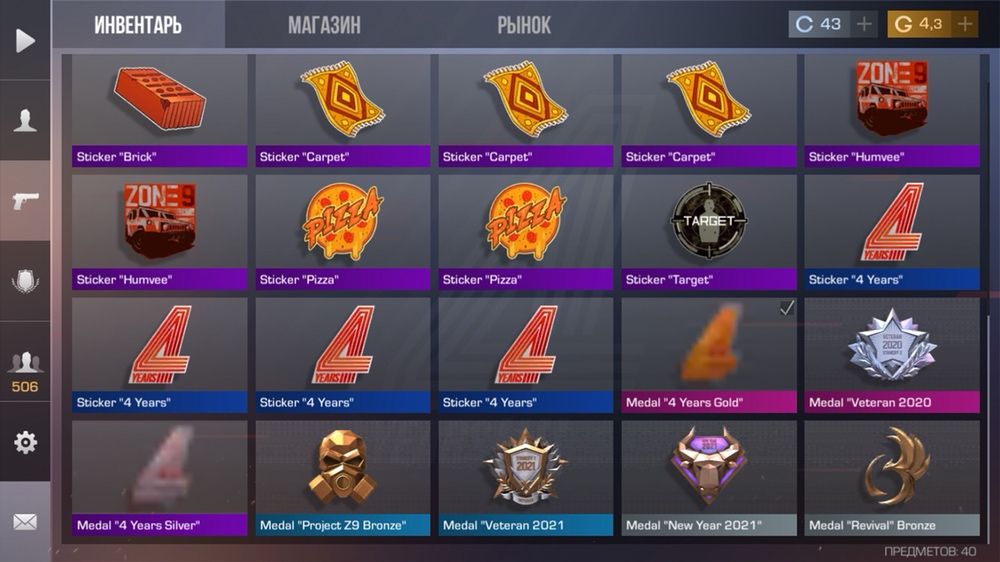This screenshot has width=1000, height=562.
Task: Open the pistol weapons section
Action: (x=25, y=201)
